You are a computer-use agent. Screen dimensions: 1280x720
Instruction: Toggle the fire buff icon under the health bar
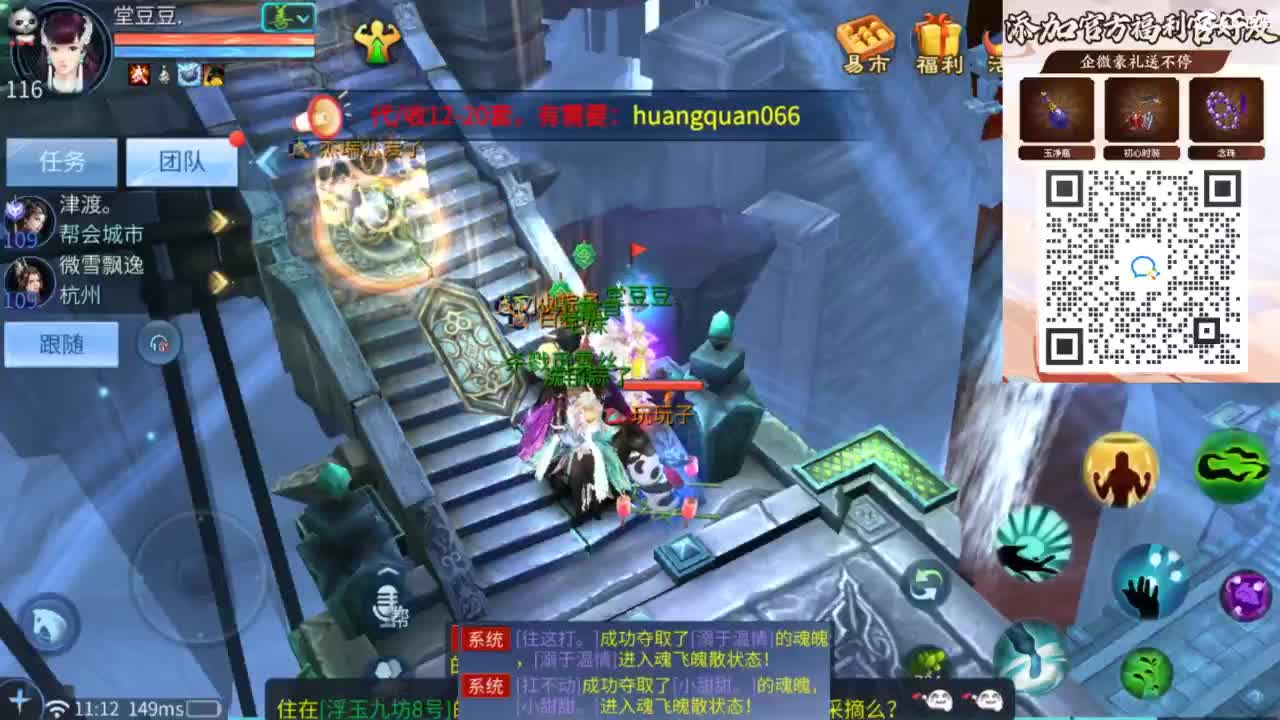tap(137, 75)
